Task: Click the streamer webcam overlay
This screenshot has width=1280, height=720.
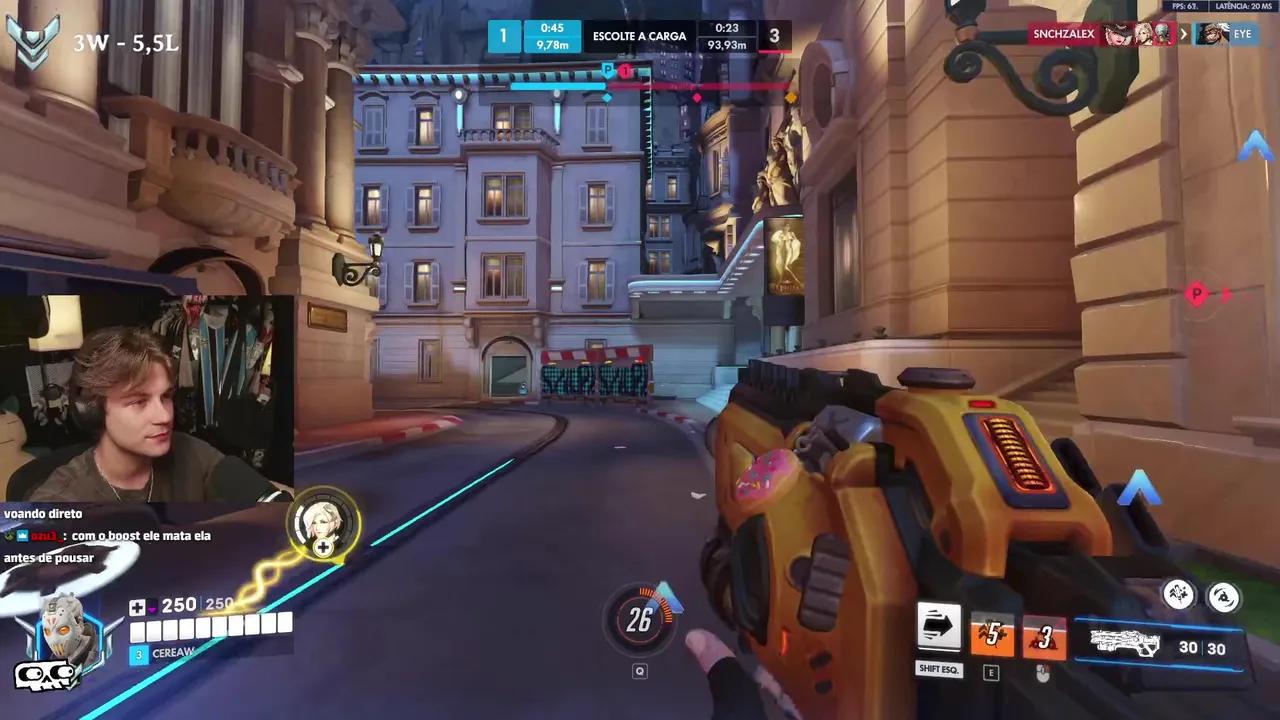Action: (147, 398)
